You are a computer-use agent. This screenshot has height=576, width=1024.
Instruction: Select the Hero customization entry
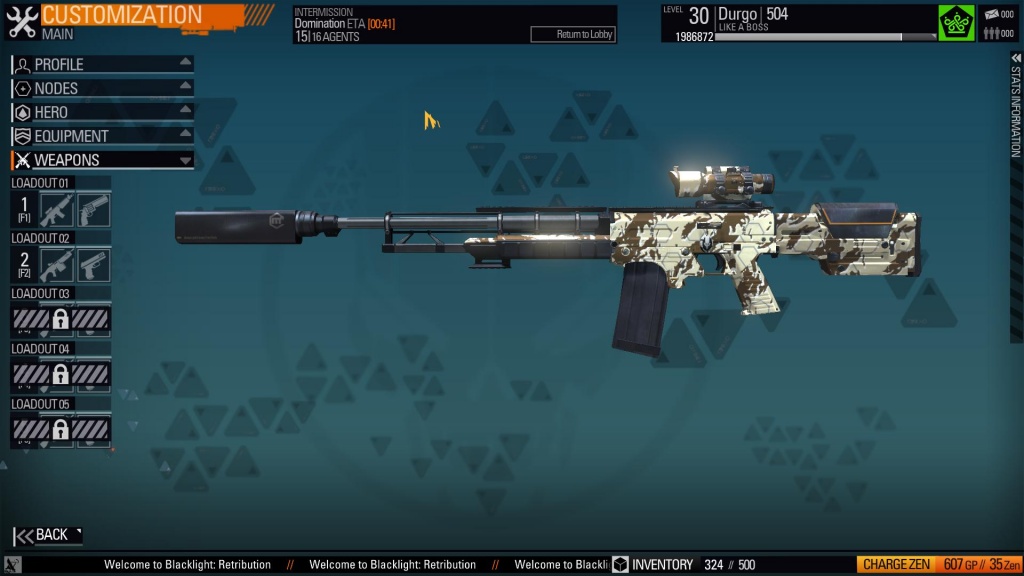click(101, 112)
